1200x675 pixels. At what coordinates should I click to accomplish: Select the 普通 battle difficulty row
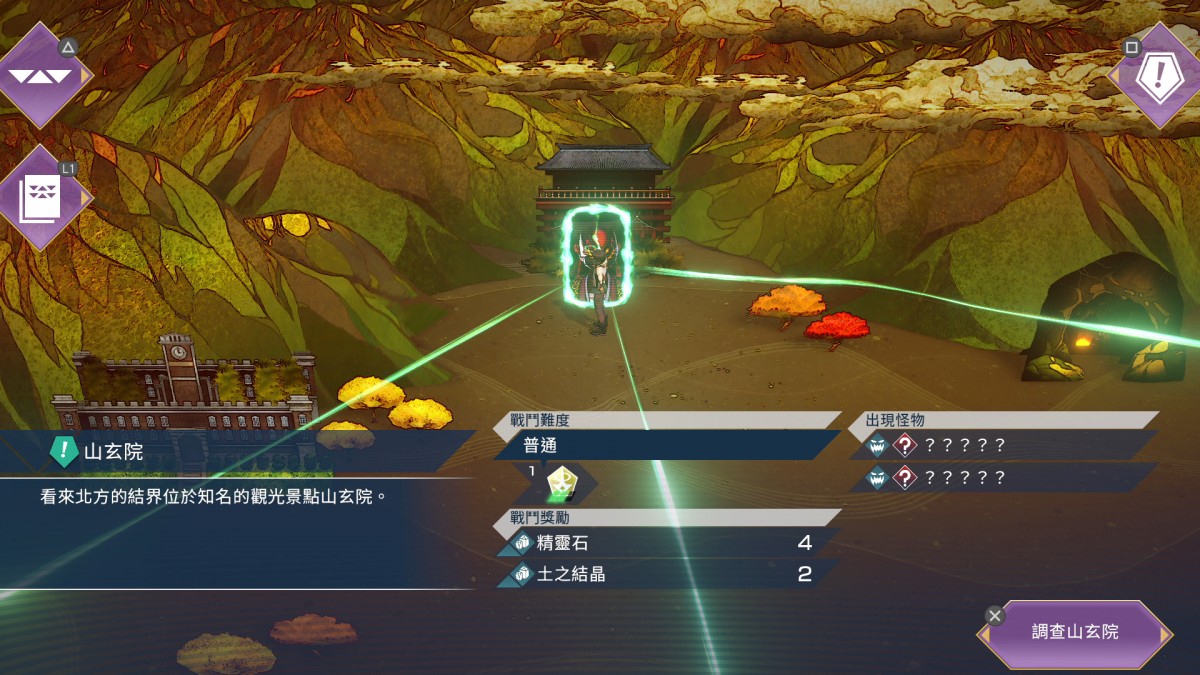[666, 445]
